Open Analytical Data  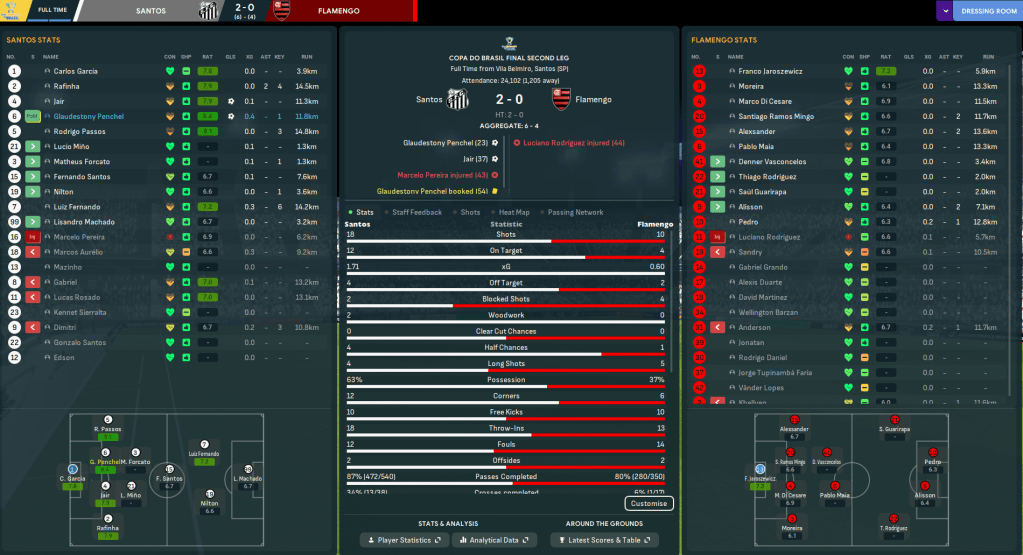[492, 540]
